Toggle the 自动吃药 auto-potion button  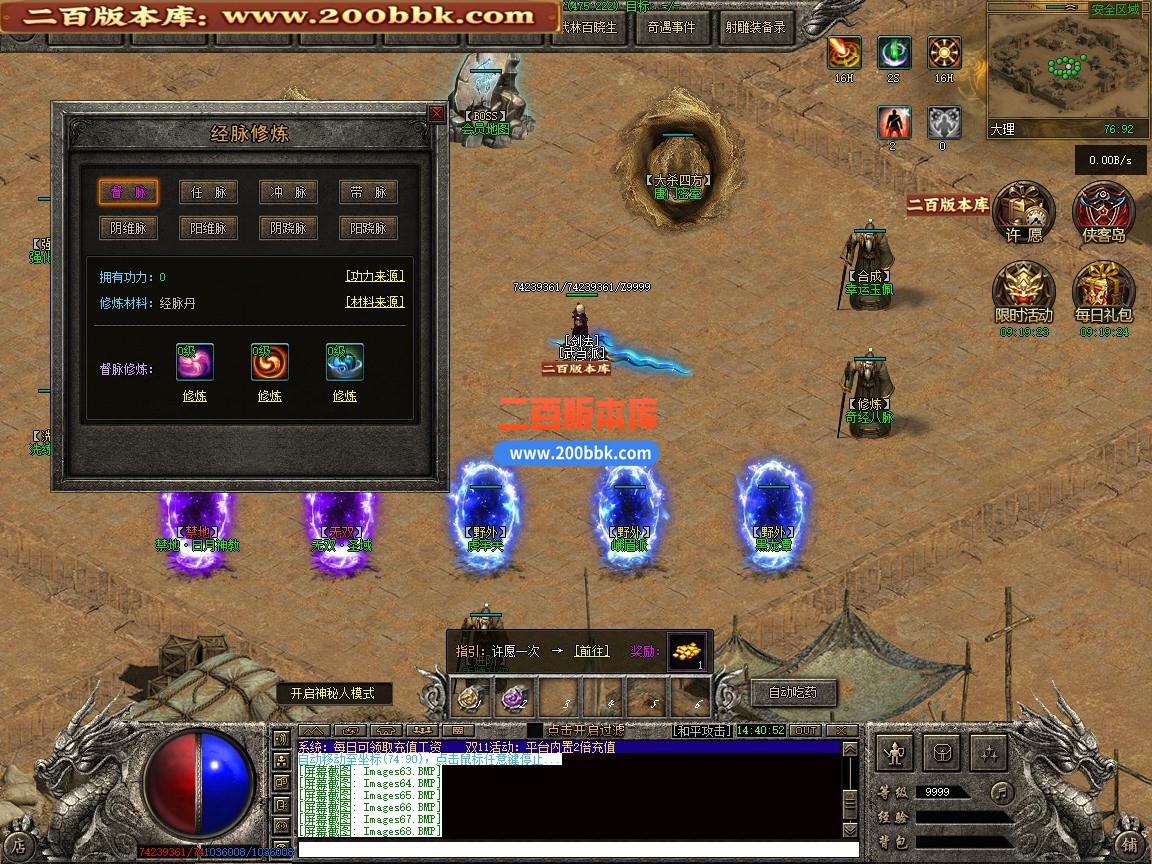pos(792,692)
